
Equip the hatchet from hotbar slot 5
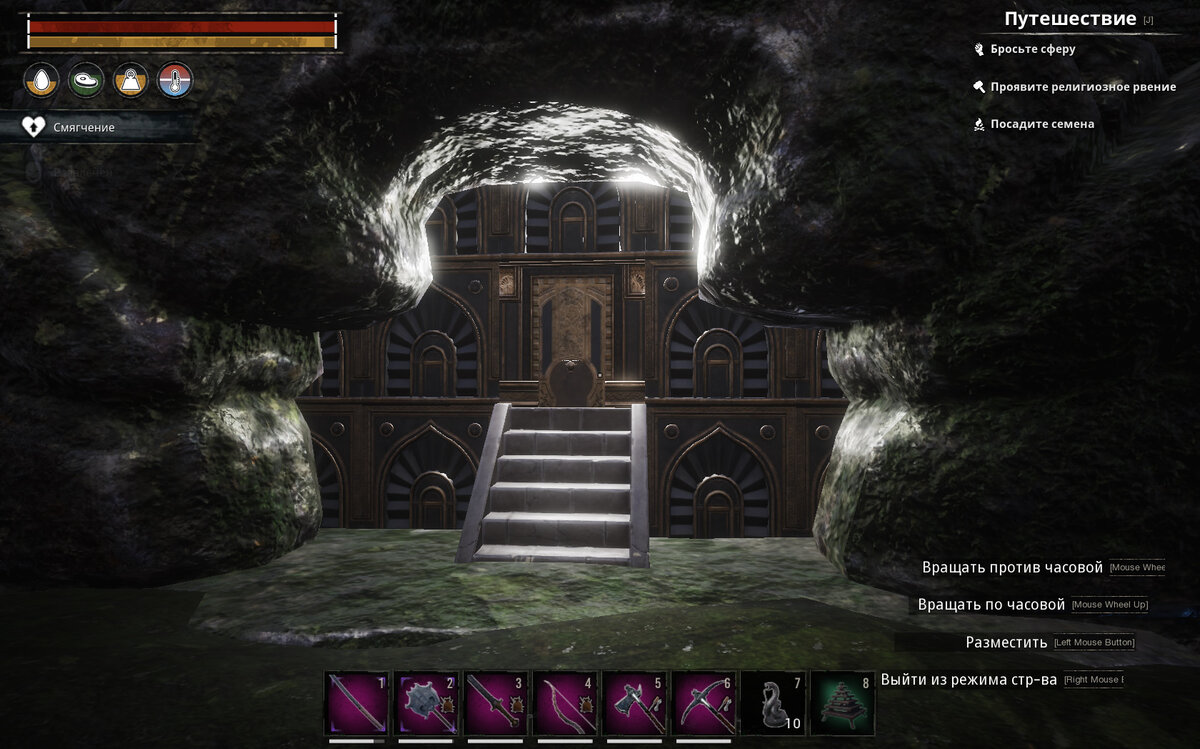tap(635, 703)
